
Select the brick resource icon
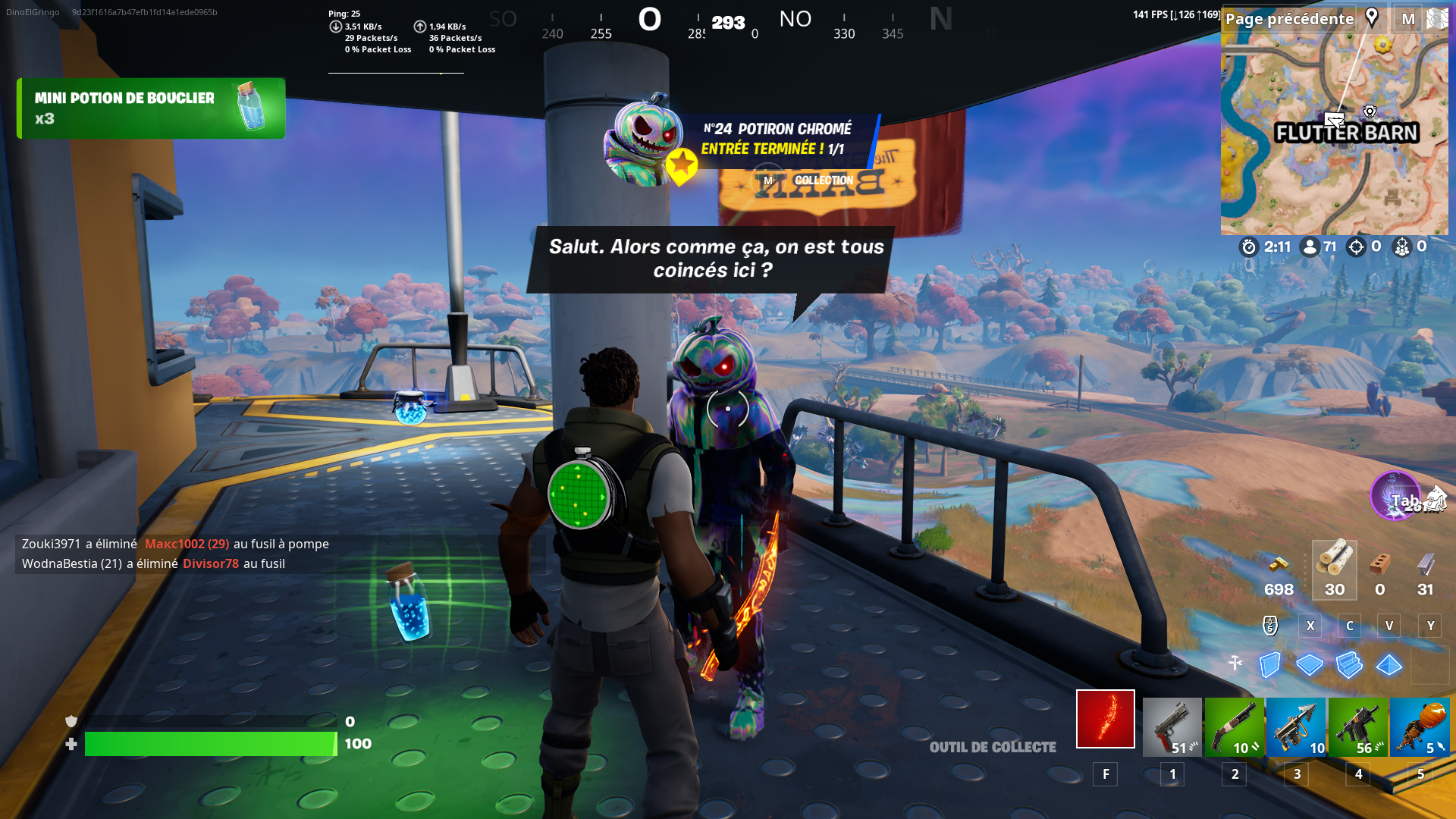pyautogui.click(x=1379, y=565)
